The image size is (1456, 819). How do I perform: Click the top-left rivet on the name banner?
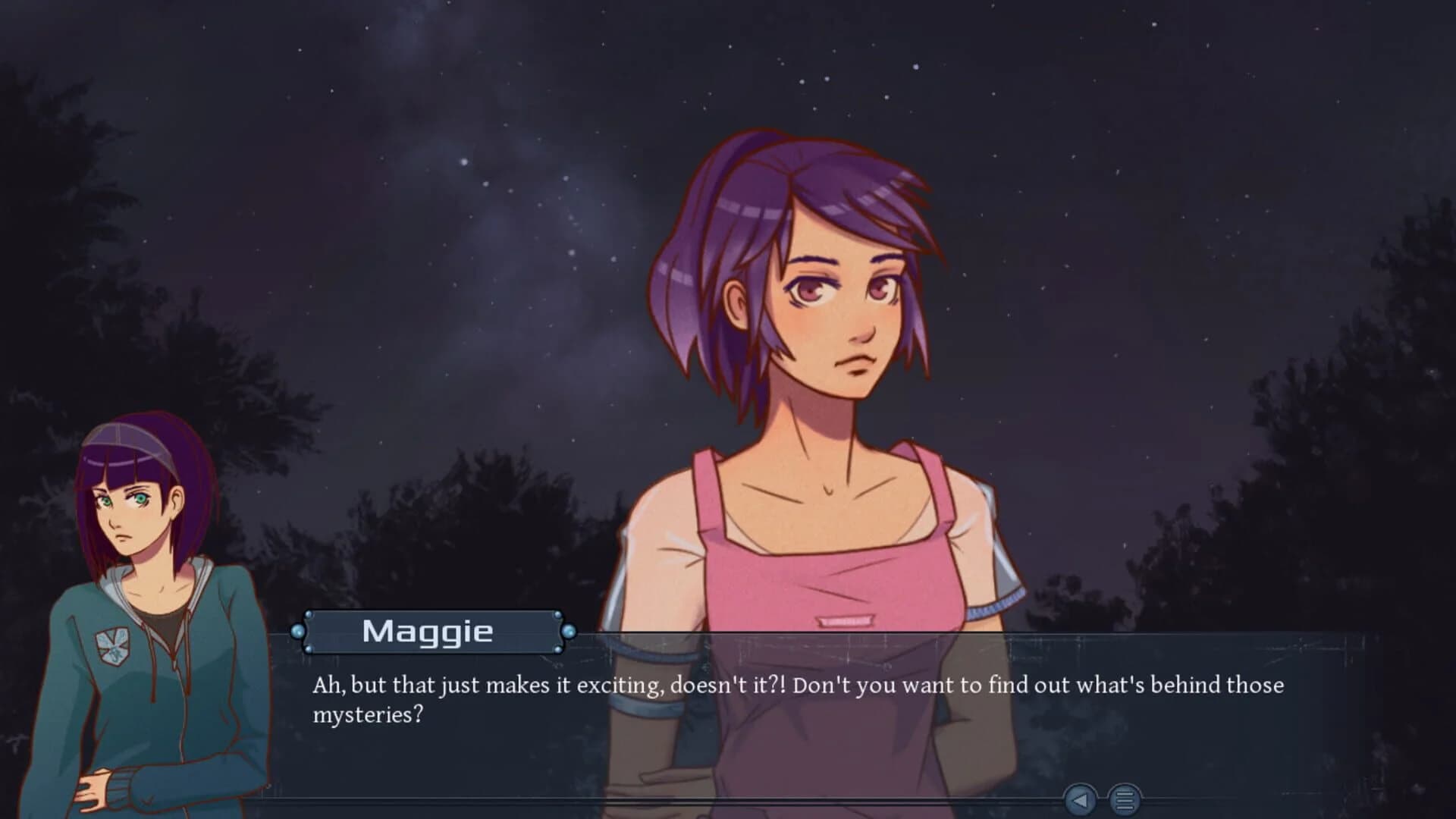(309, 614)
